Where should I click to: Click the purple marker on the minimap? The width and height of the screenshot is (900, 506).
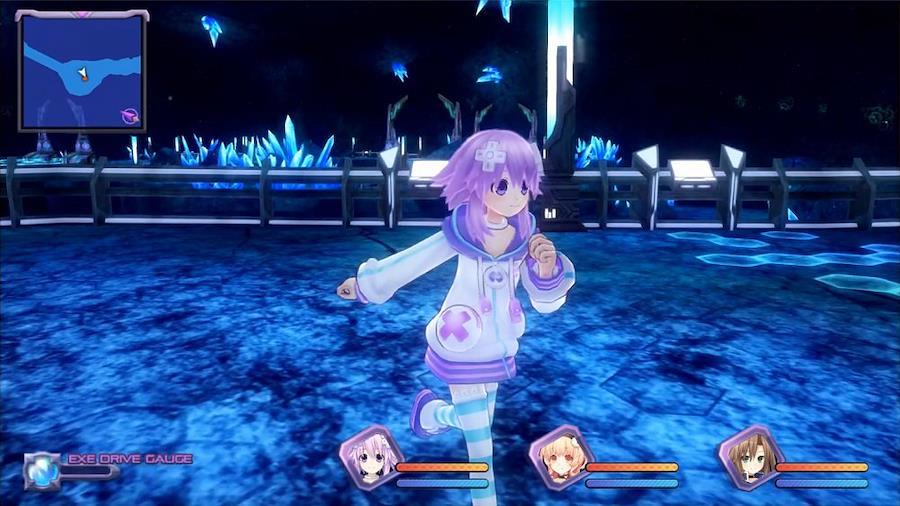[x=129, y=116]
